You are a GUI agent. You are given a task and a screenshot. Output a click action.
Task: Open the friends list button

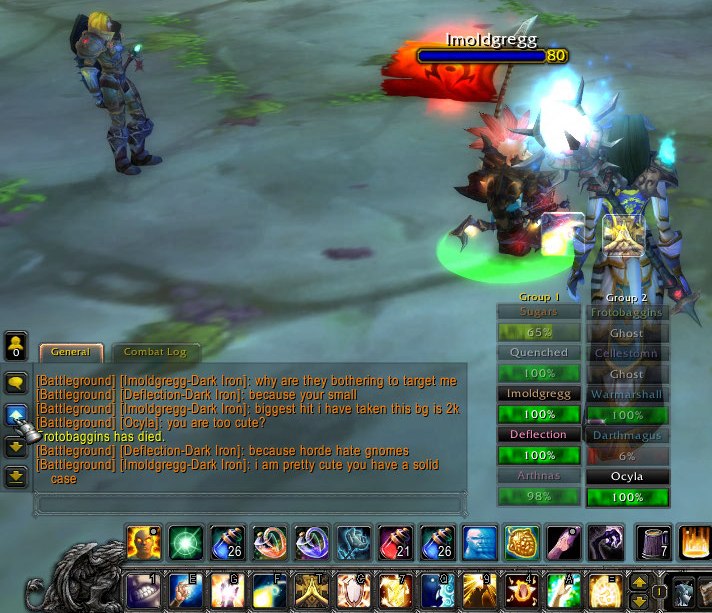(16, 347)
